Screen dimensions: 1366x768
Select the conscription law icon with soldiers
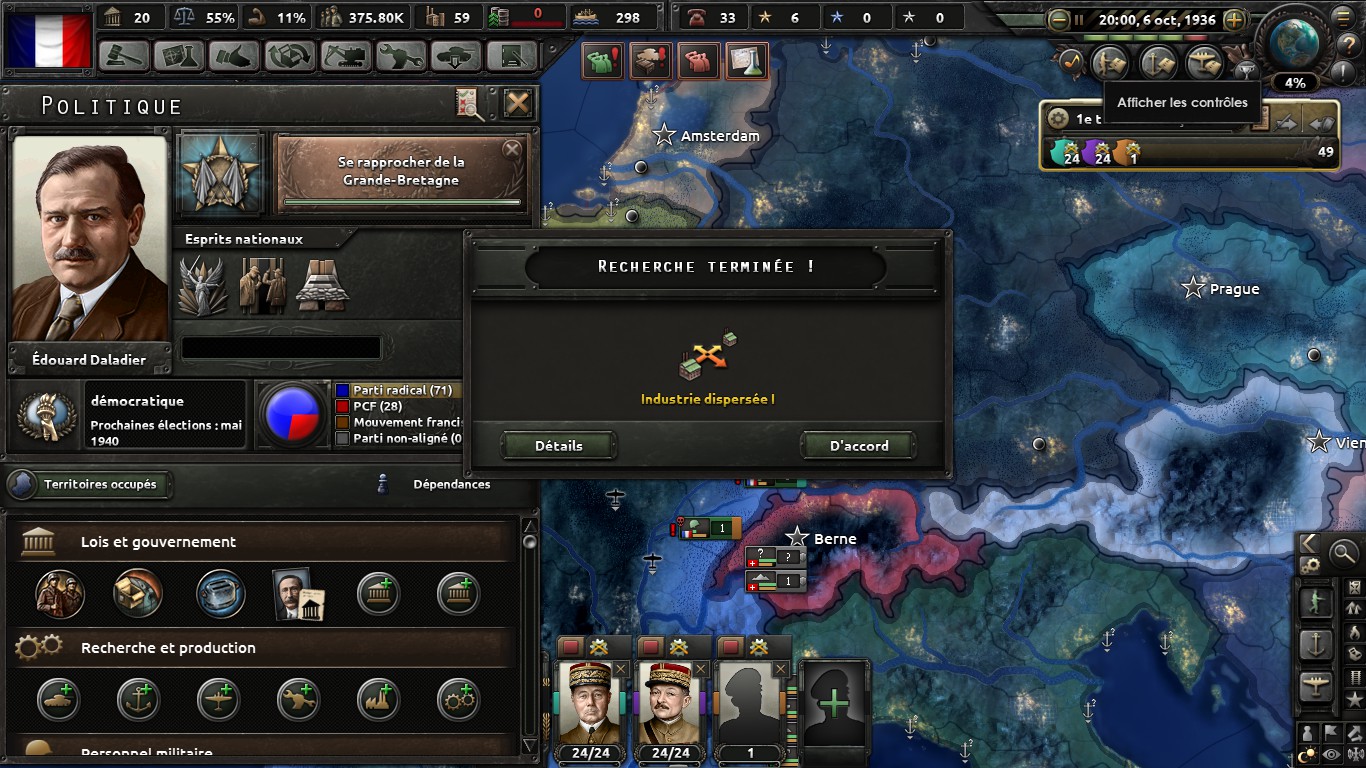point(60,593)
